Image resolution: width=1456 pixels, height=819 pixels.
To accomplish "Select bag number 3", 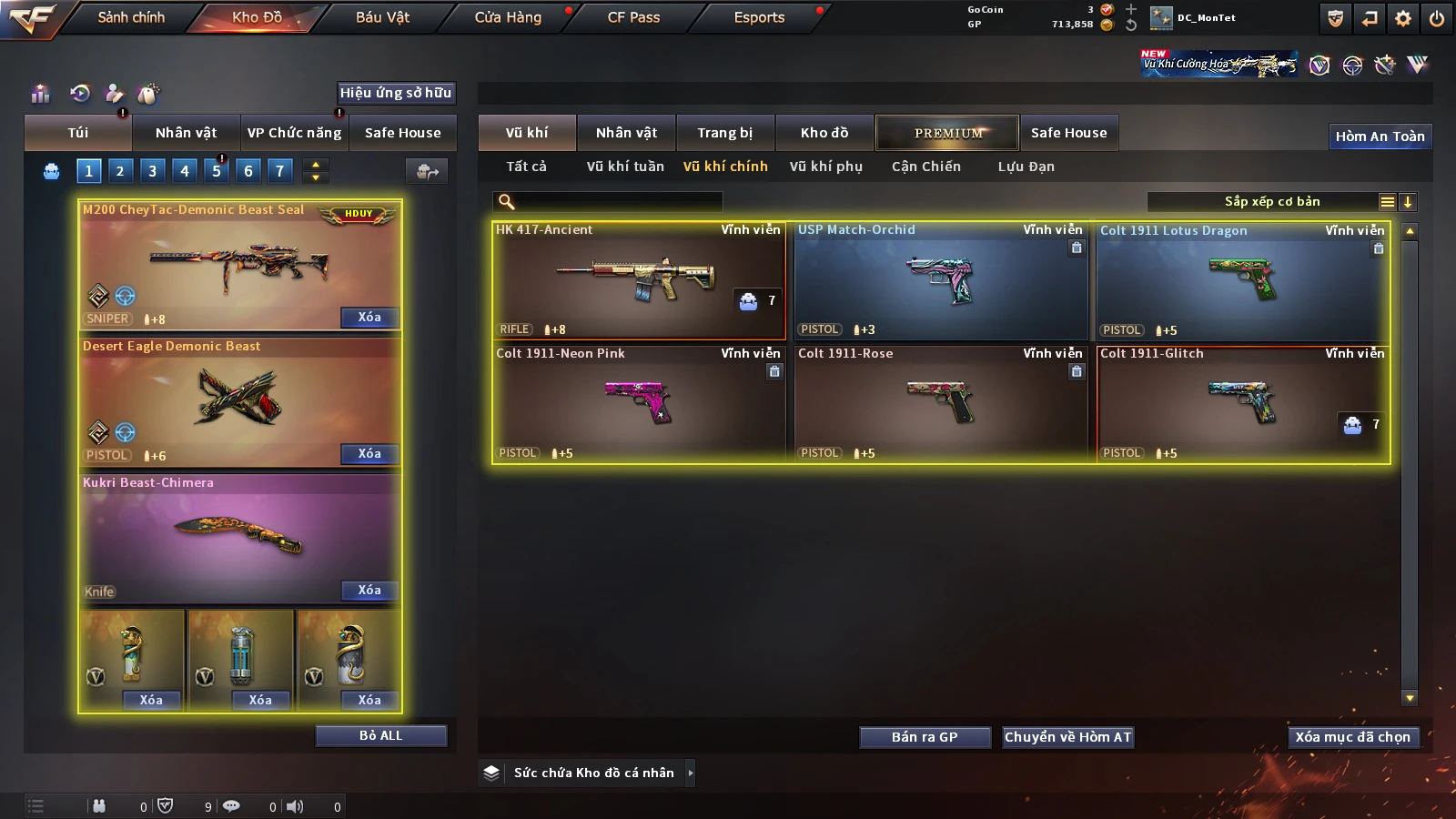I will pos(152,170).
